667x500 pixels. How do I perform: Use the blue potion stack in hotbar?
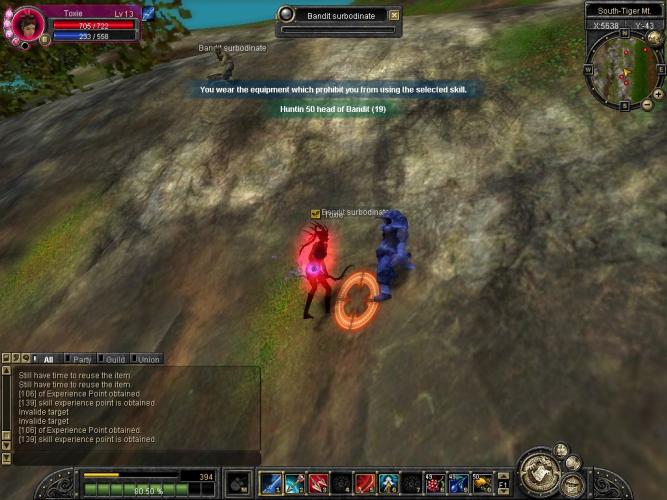pos(459,484)
